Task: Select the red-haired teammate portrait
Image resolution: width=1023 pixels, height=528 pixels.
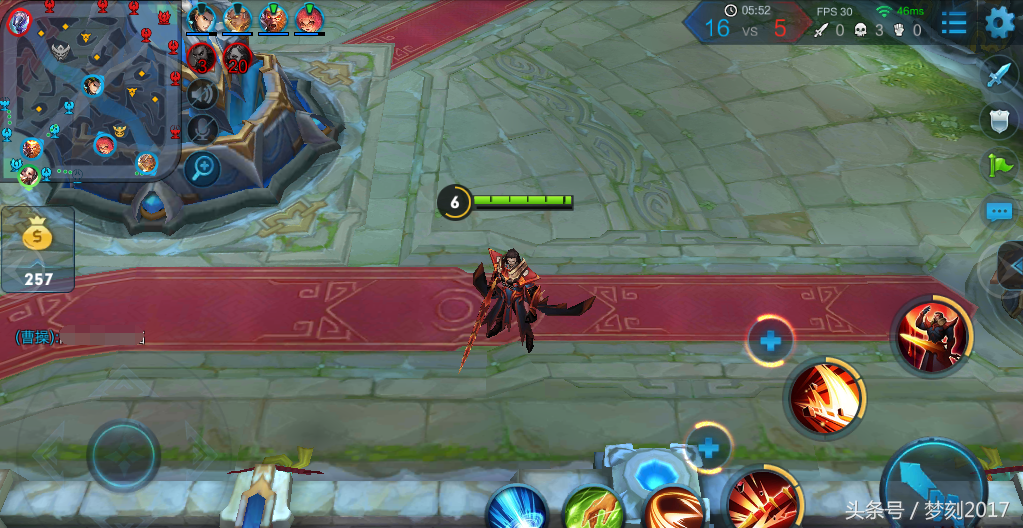Action: click(309, 18)
